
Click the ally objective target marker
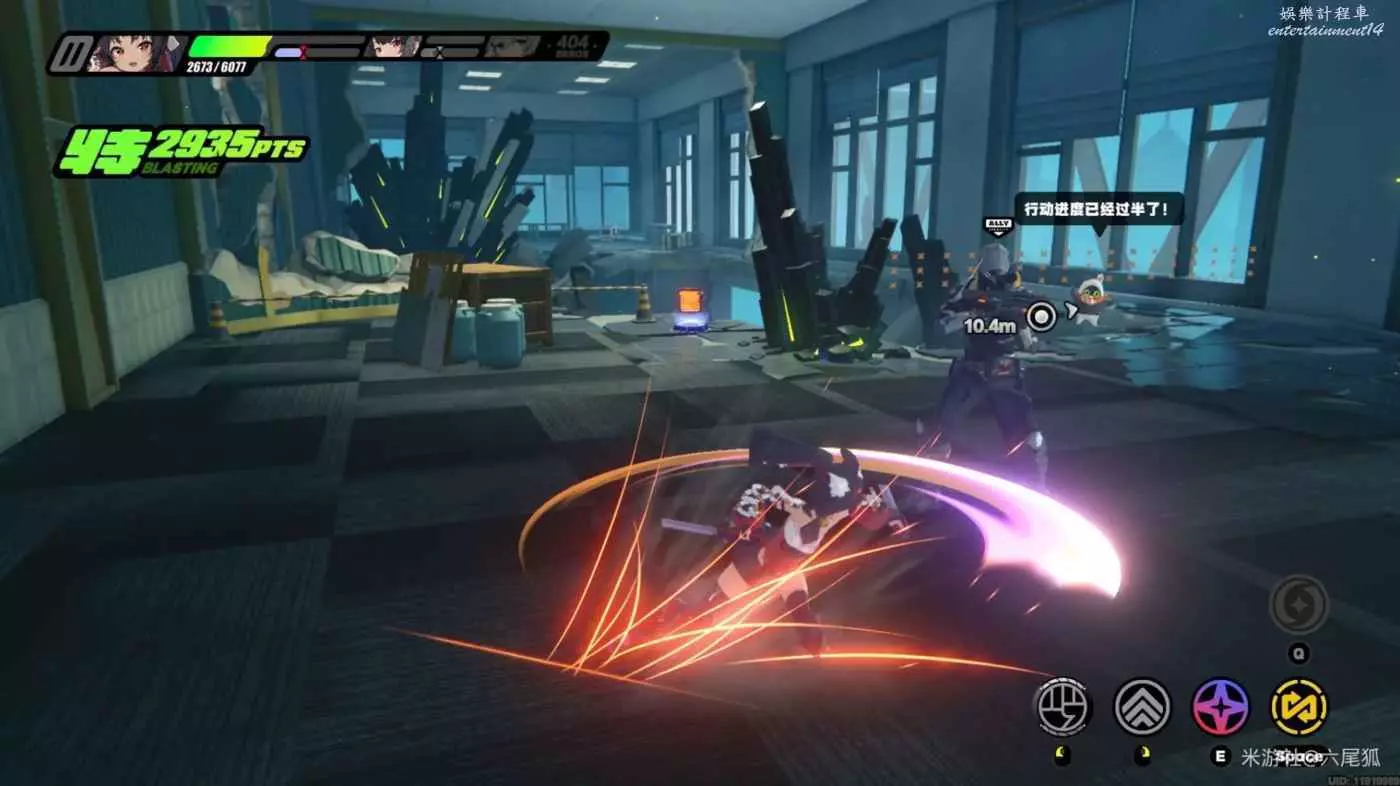tap(1042, 318)
